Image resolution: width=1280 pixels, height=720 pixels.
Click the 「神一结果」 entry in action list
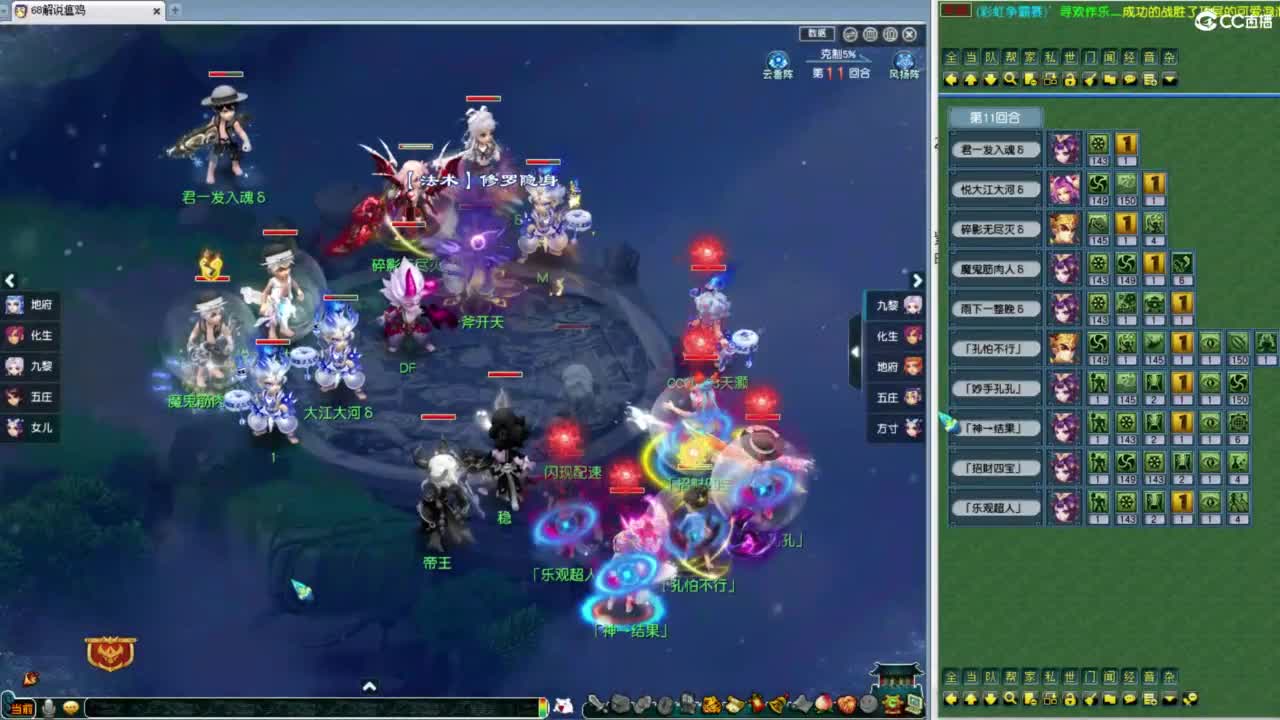[994, 427]
